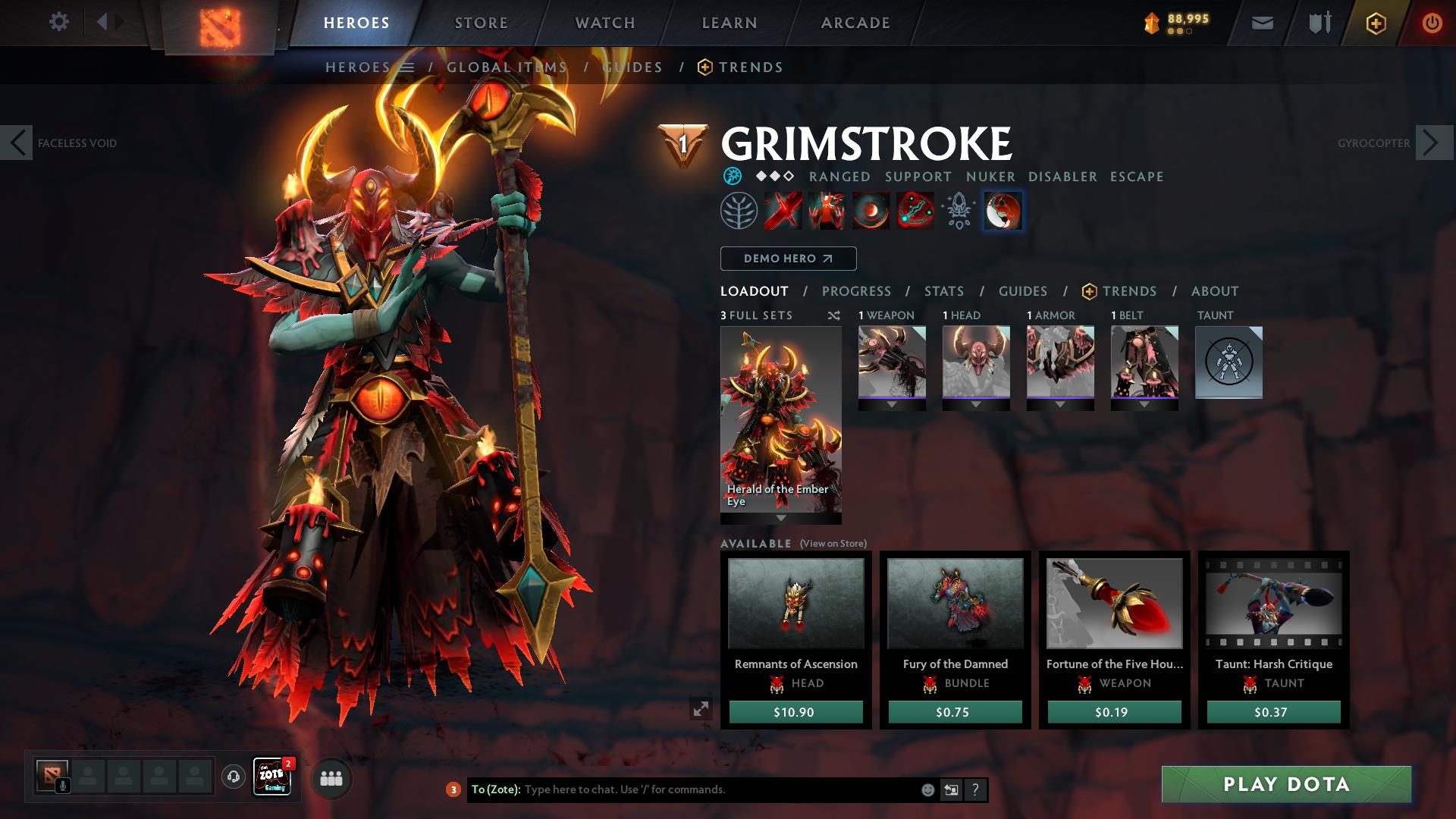Open the mail notifications envelope icon

point(1261,22)
